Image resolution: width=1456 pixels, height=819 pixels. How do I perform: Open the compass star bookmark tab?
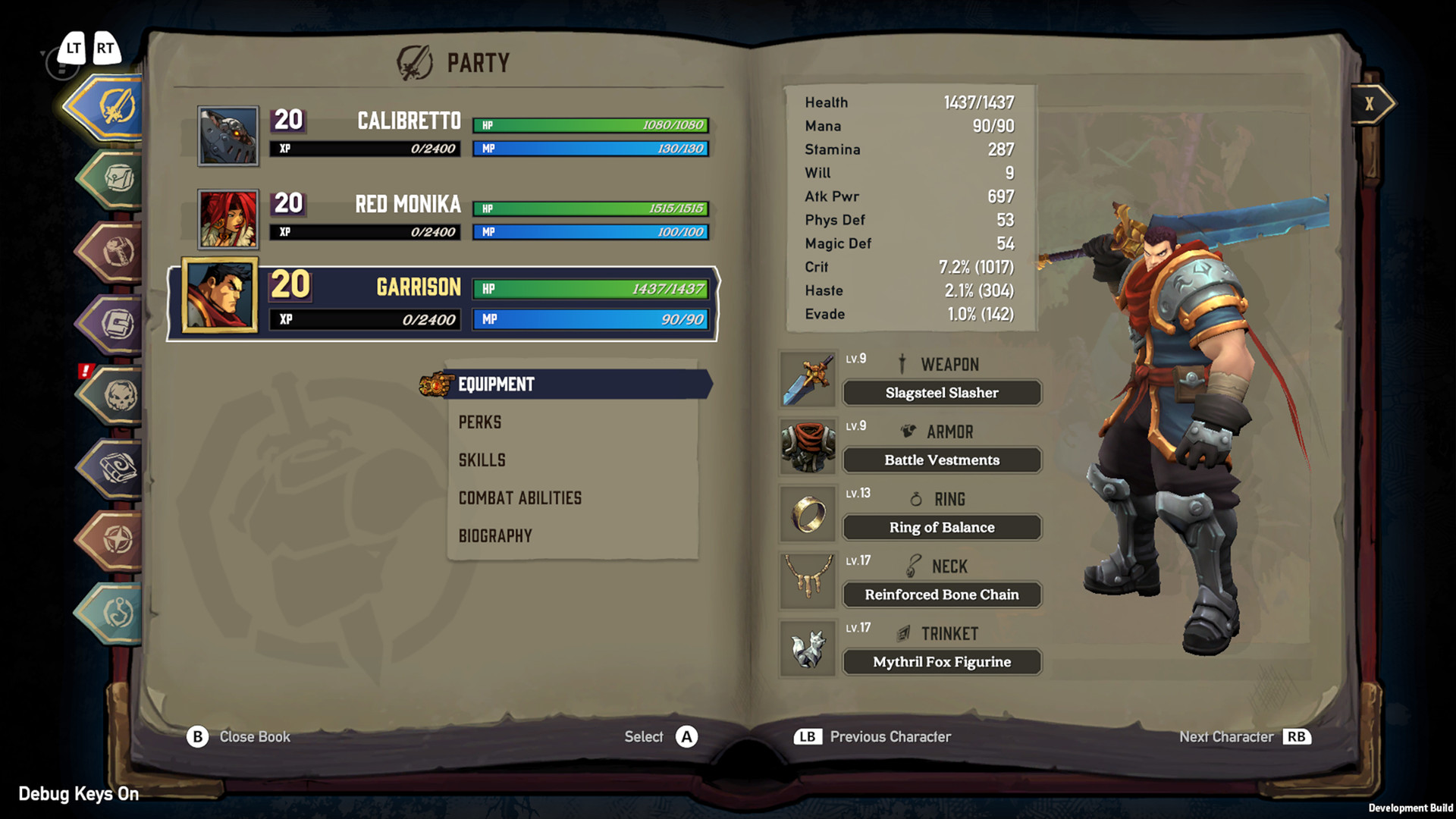click(x=115, y=540)
